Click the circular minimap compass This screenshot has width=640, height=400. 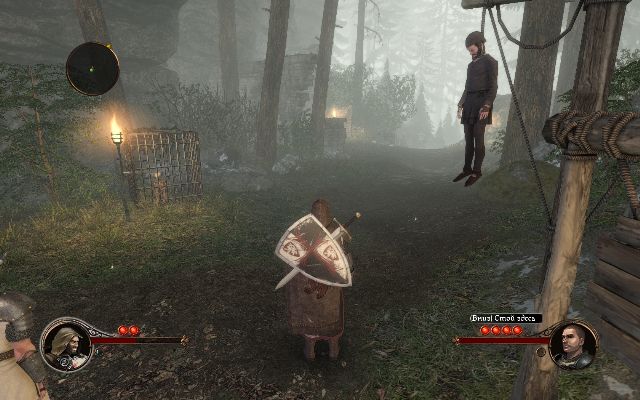92,68
